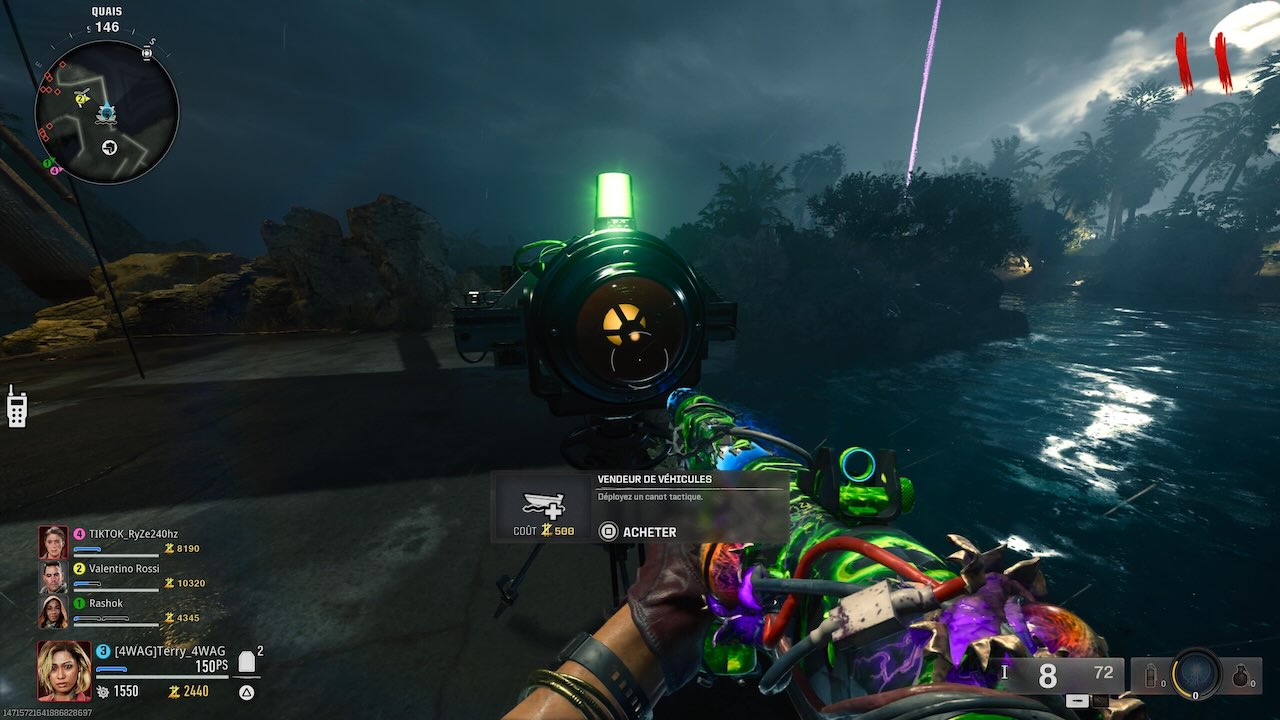1280x720 pixels.
Task: Click Terry_4WAG's own character portrait
Action: [64, 670]
